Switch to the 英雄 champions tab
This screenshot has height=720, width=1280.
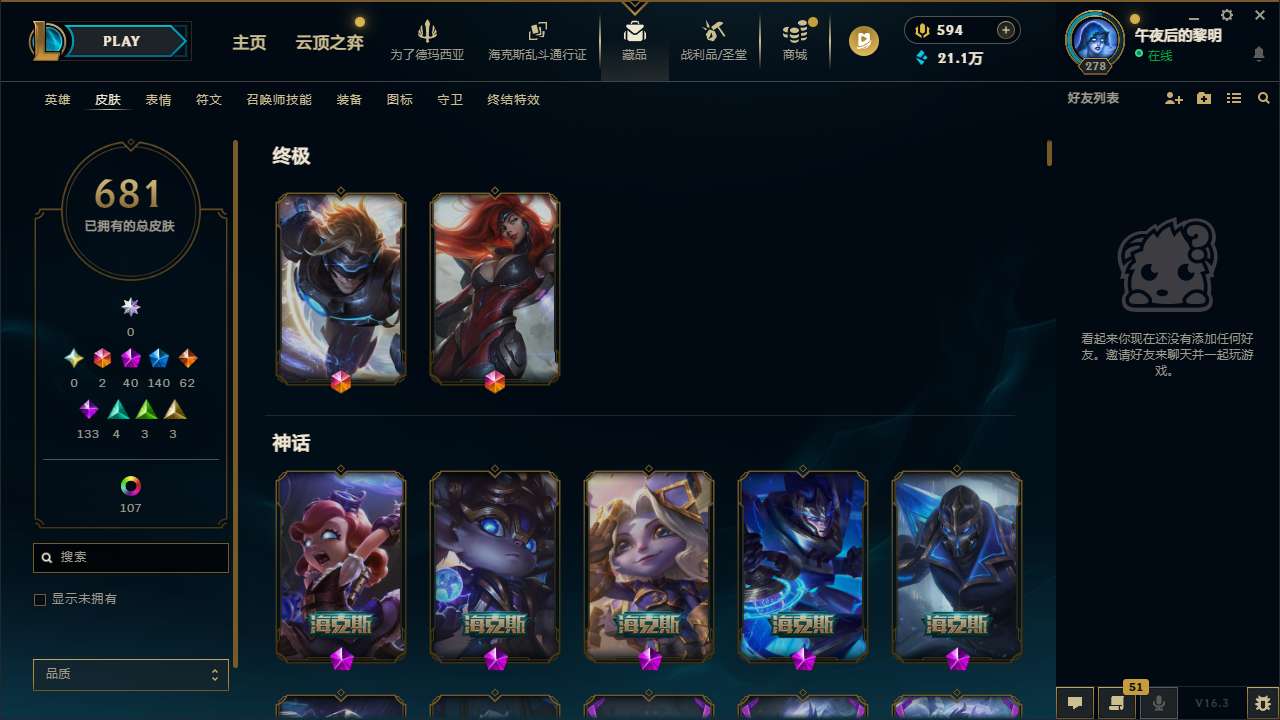point(57,100)
